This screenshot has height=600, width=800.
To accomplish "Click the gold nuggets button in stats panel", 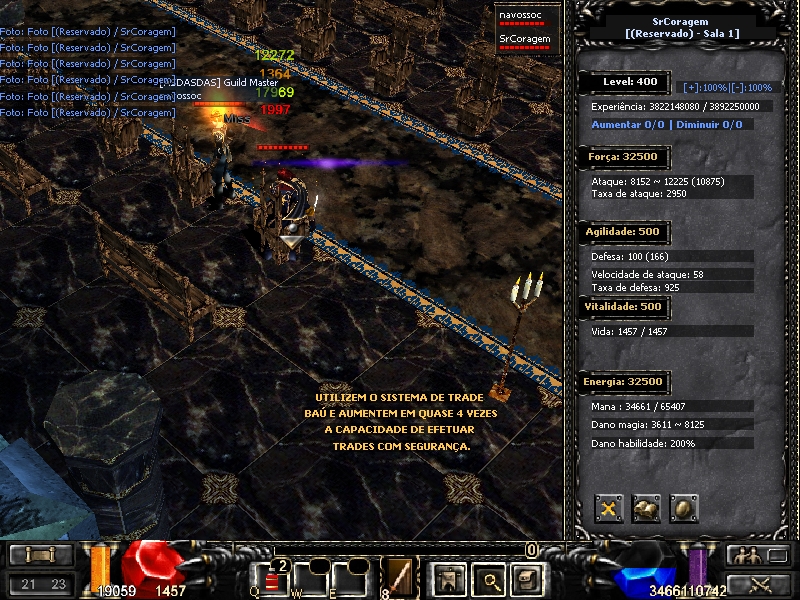I will tap(646, 508).
